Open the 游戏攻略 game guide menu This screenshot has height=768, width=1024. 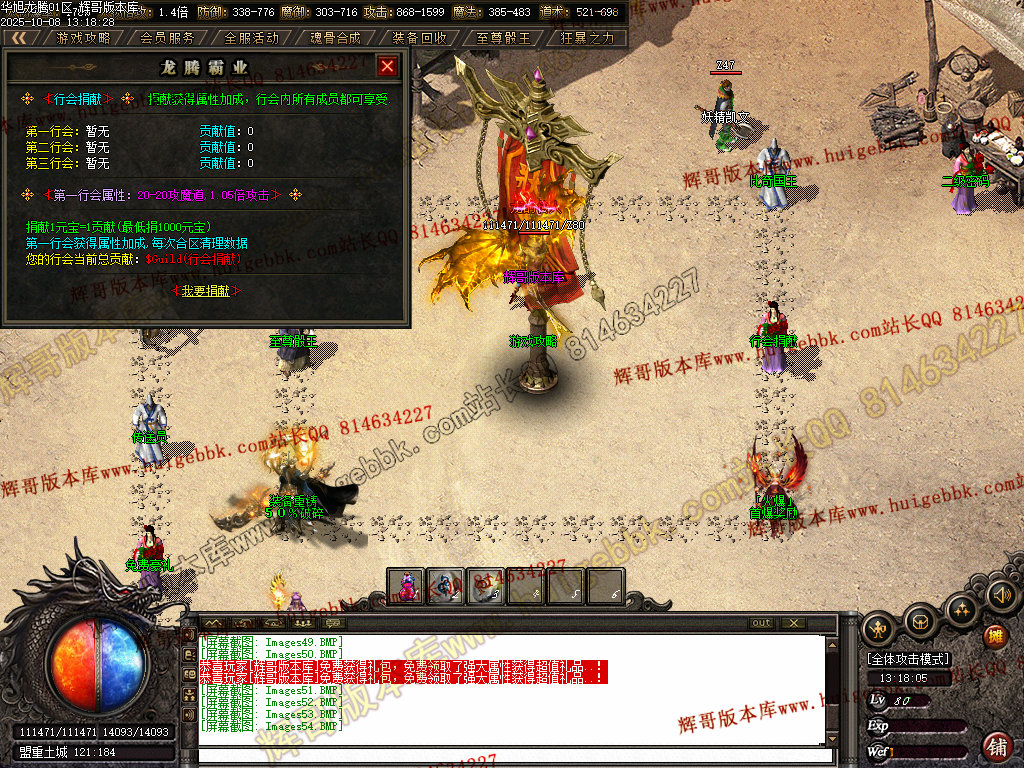tap(84, 38)
